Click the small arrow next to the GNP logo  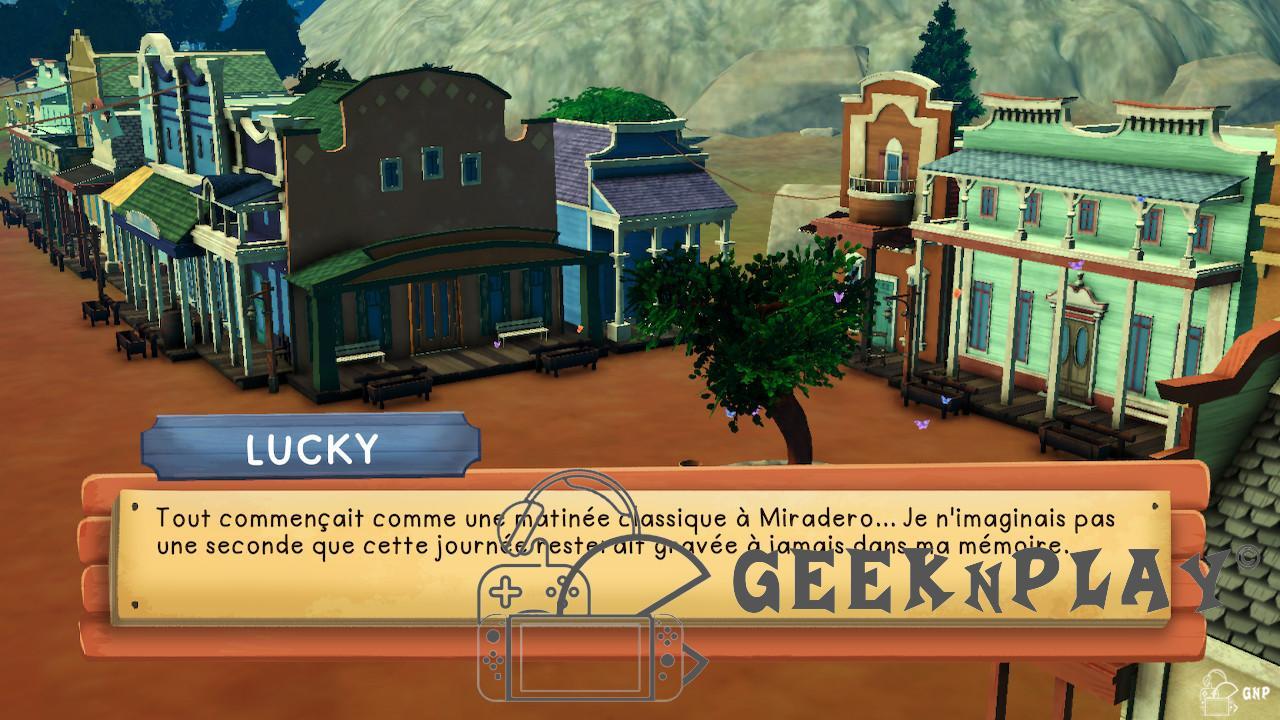point(1234,708)
